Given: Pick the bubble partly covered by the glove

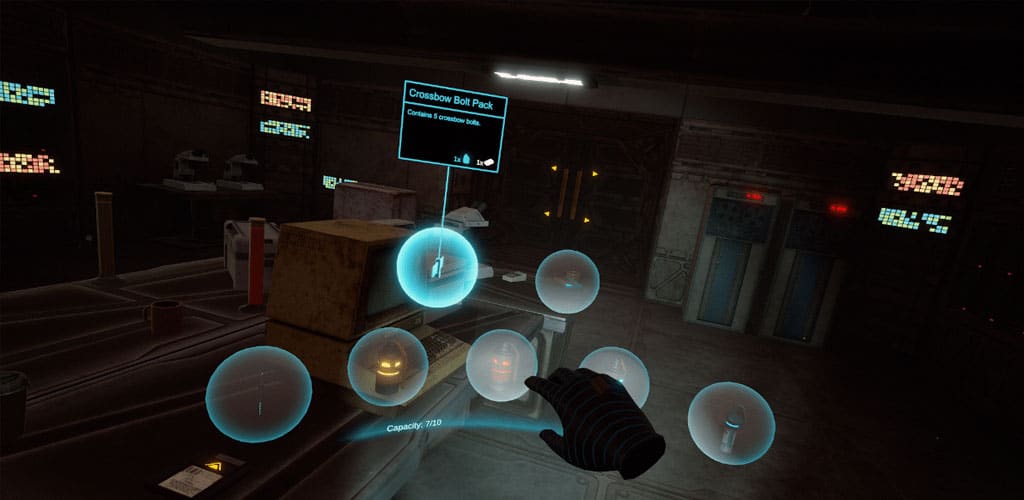Looking at the screenshot, I should click(614, 374).
